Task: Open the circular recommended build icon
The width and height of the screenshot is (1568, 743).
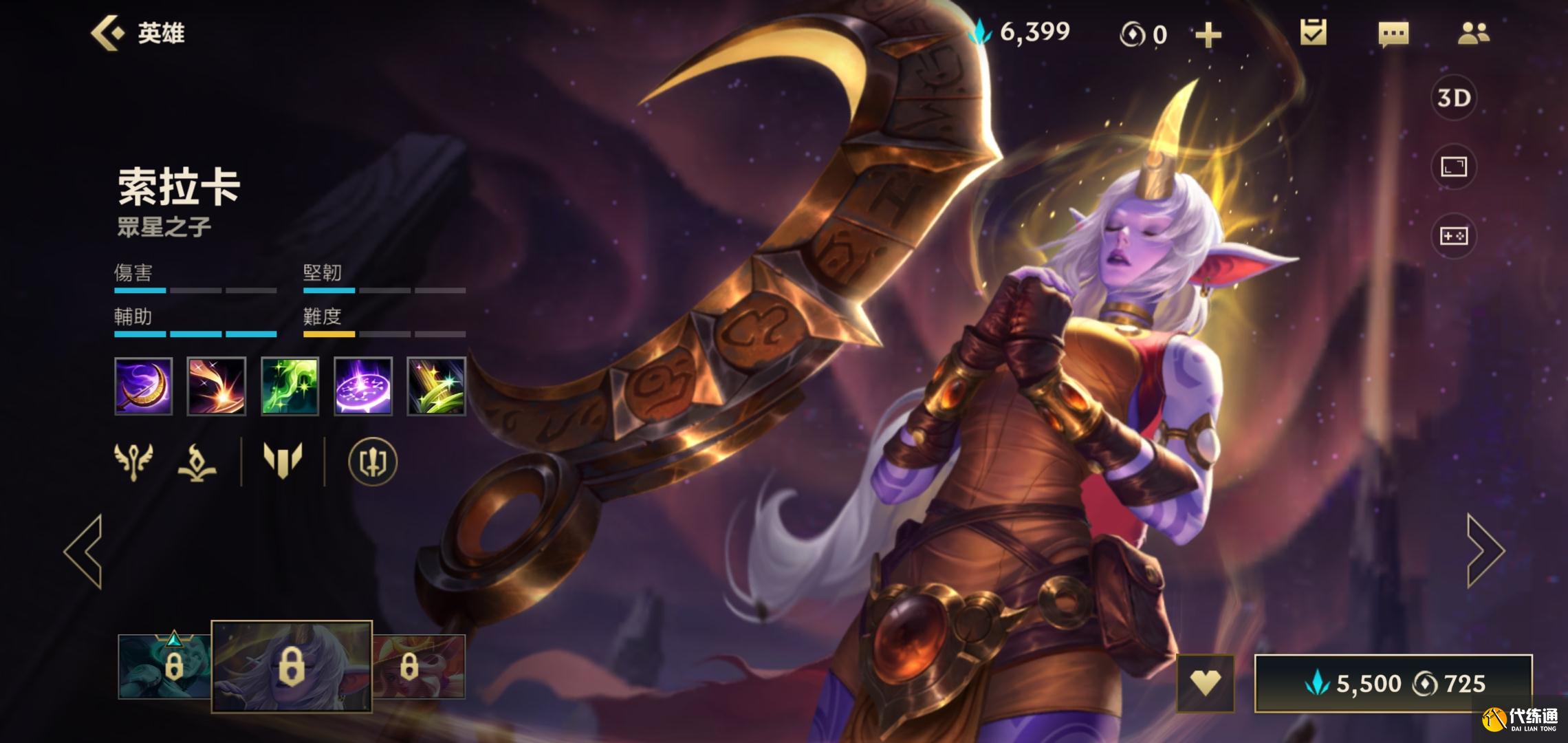Action: [373, 461]
